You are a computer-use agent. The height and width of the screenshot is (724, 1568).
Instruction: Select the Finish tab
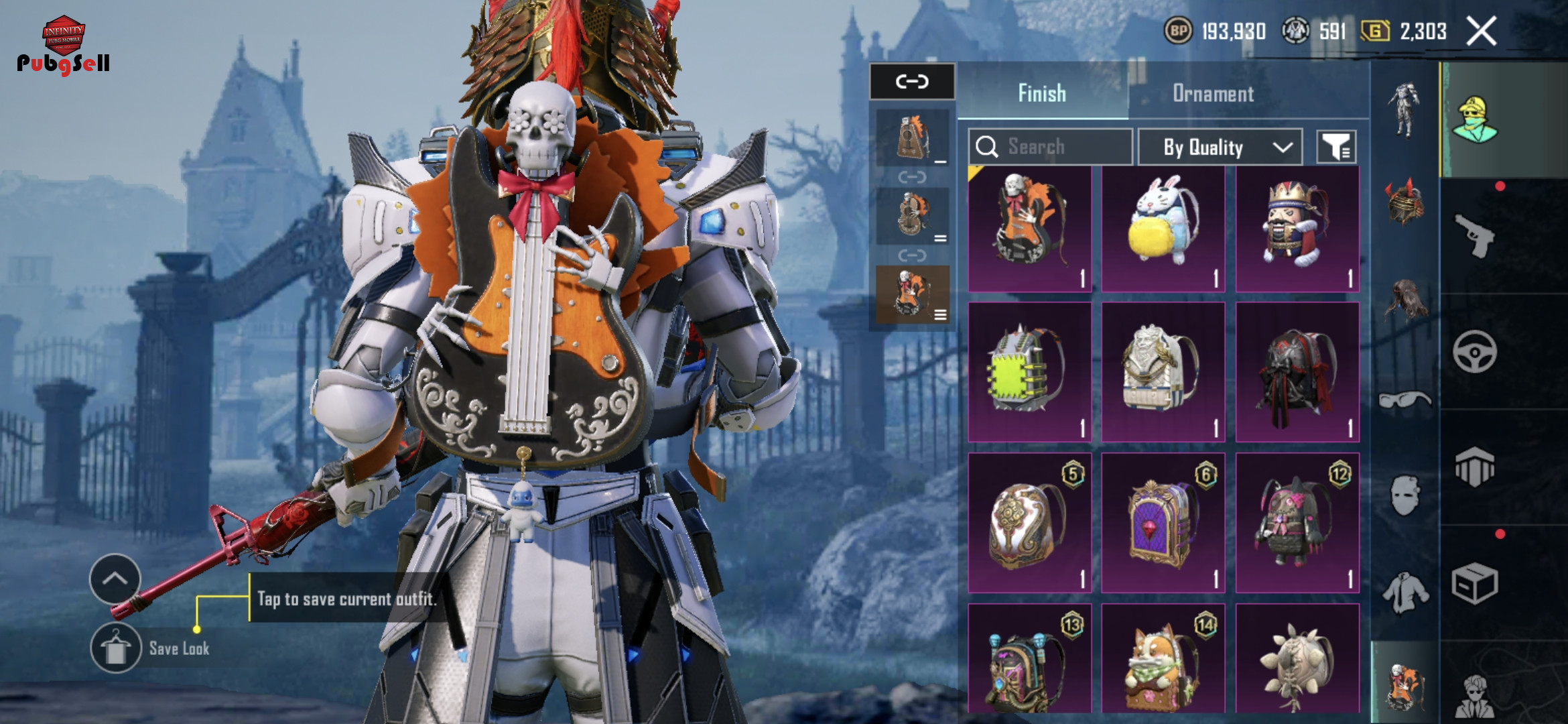coord(1042,93)
